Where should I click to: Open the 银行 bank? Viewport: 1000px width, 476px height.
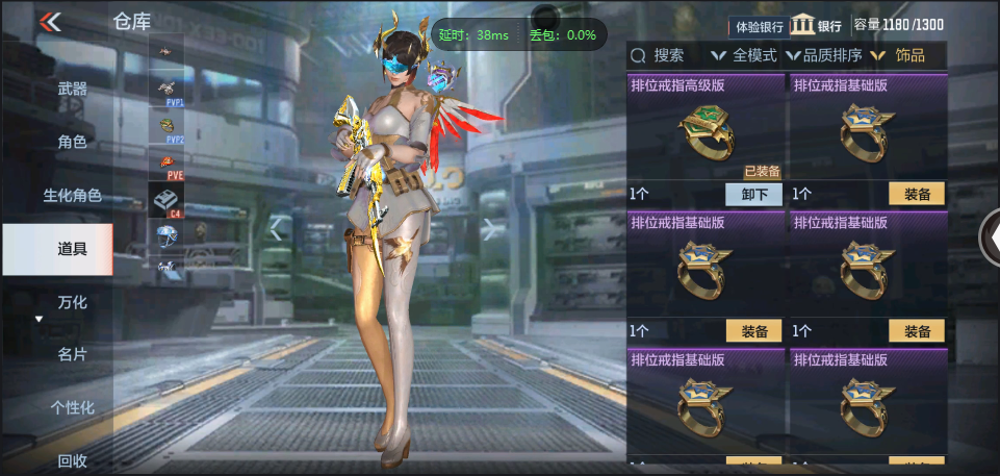tap(816, 26)
